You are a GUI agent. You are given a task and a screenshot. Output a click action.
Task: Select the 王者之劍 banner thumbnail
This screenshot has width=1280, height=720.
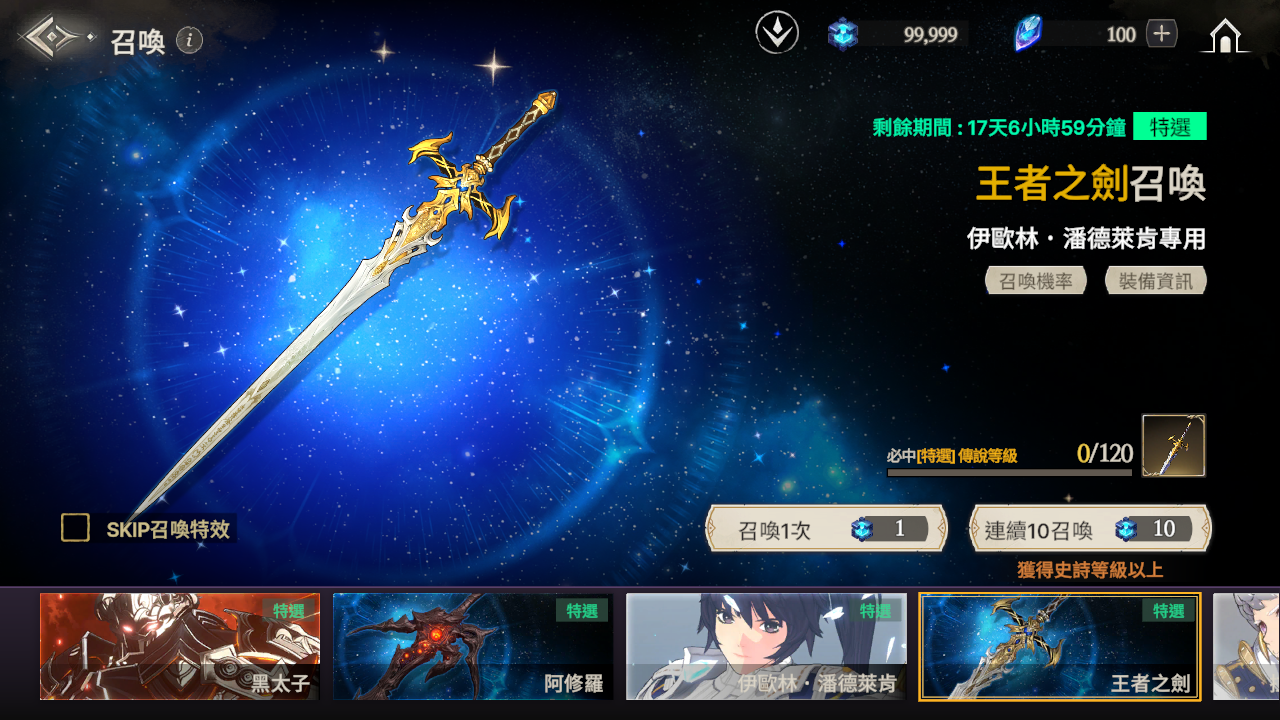[x=1059, y=646]
